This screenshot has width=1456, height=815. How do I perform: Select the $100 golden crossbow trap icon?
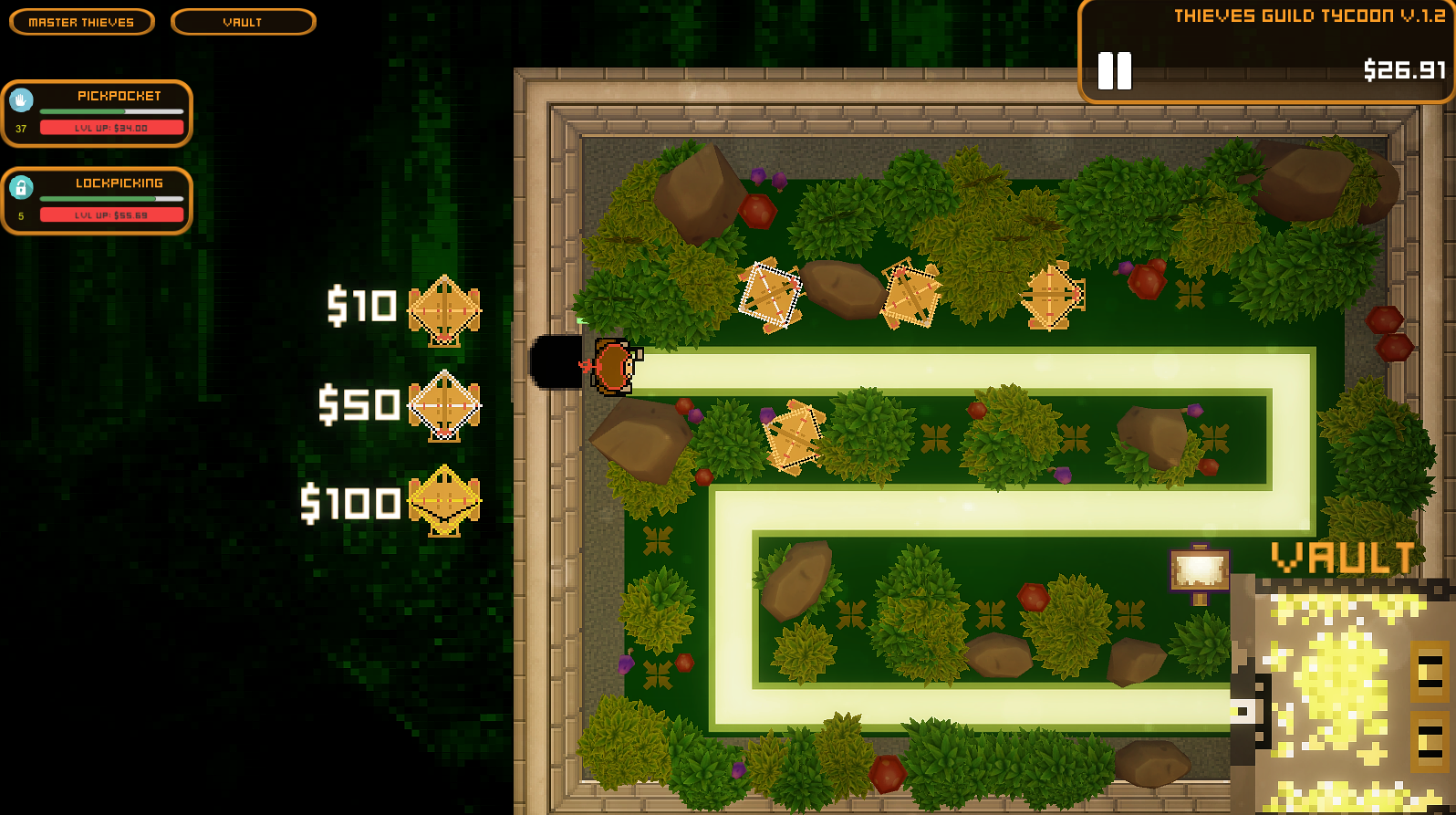(x=444, y=502)
